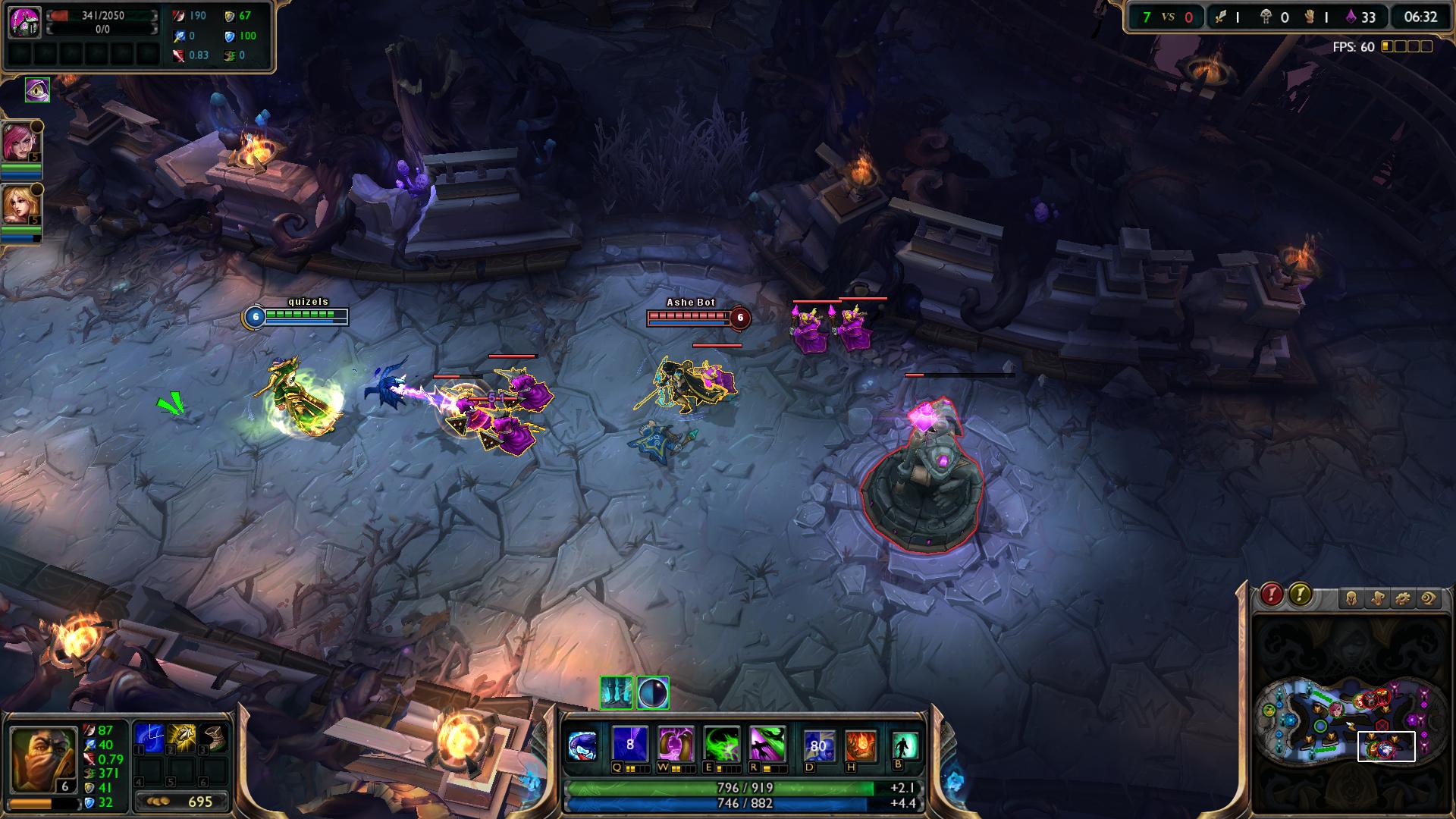Open the shop via the gold counter
Viewport: 1456px width, 819px height.
click(182, 802)
